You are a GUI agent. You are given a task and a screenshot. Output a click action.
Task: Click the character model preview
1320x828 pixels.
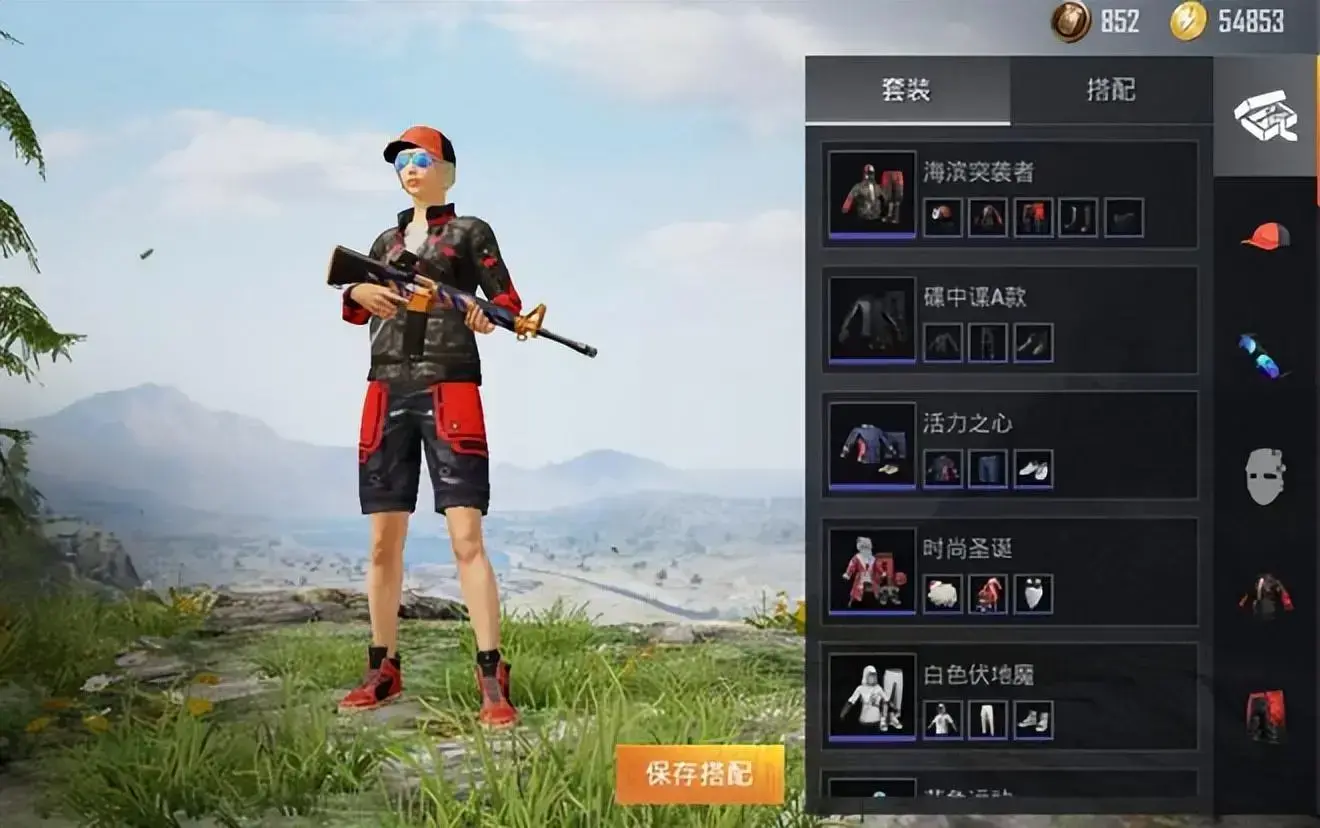[420, 420]
